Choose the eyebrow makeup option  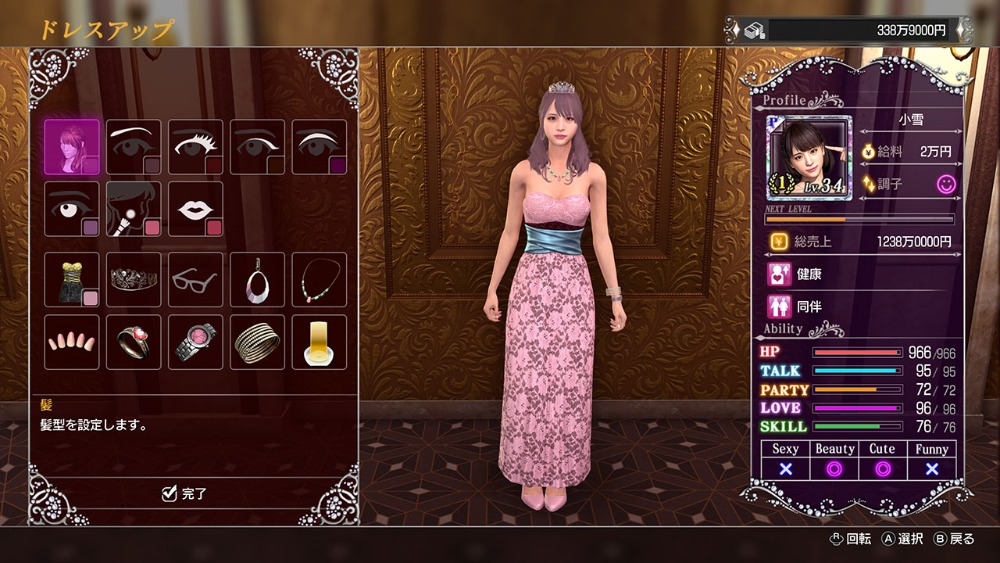[x=134, y=147]
